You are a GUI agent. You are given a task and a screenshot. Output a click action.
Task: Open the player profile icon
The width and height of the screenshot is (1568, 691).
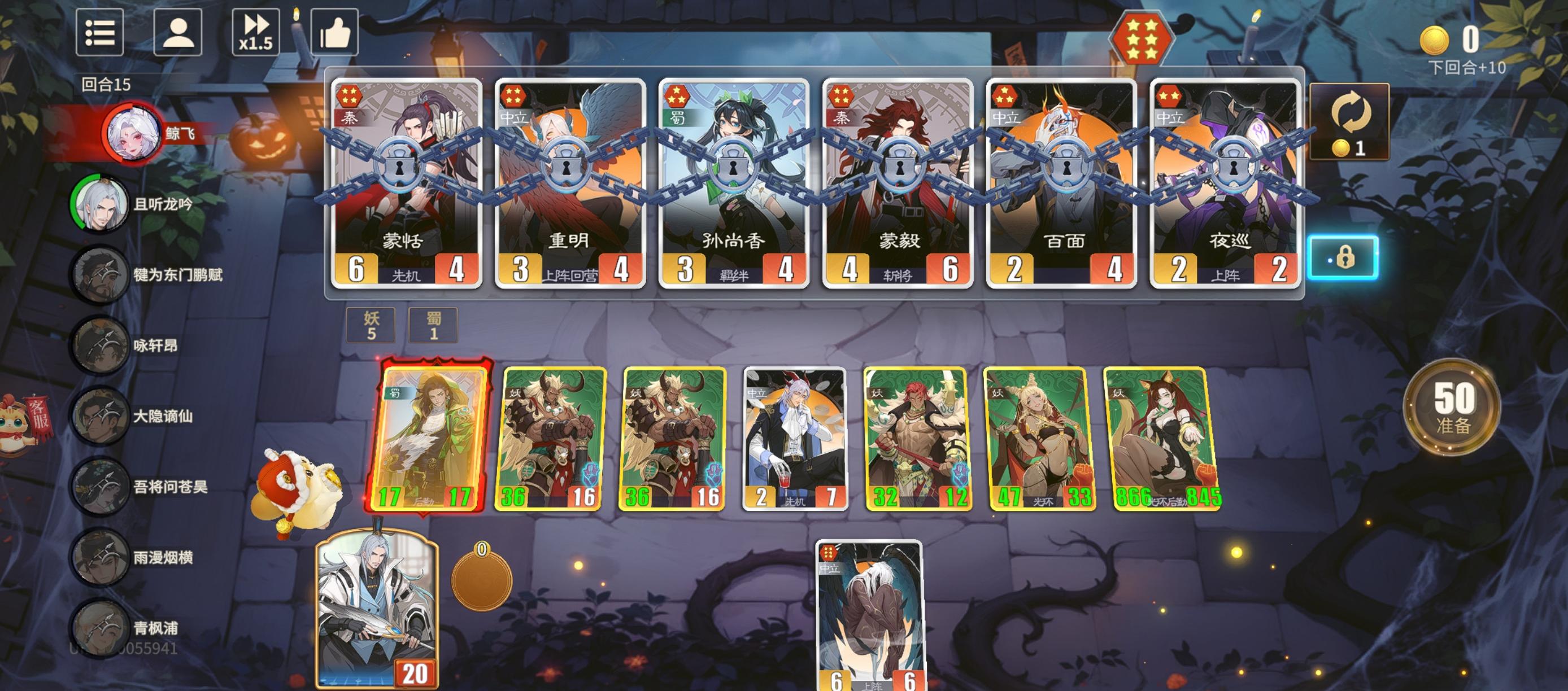(177, 33)
